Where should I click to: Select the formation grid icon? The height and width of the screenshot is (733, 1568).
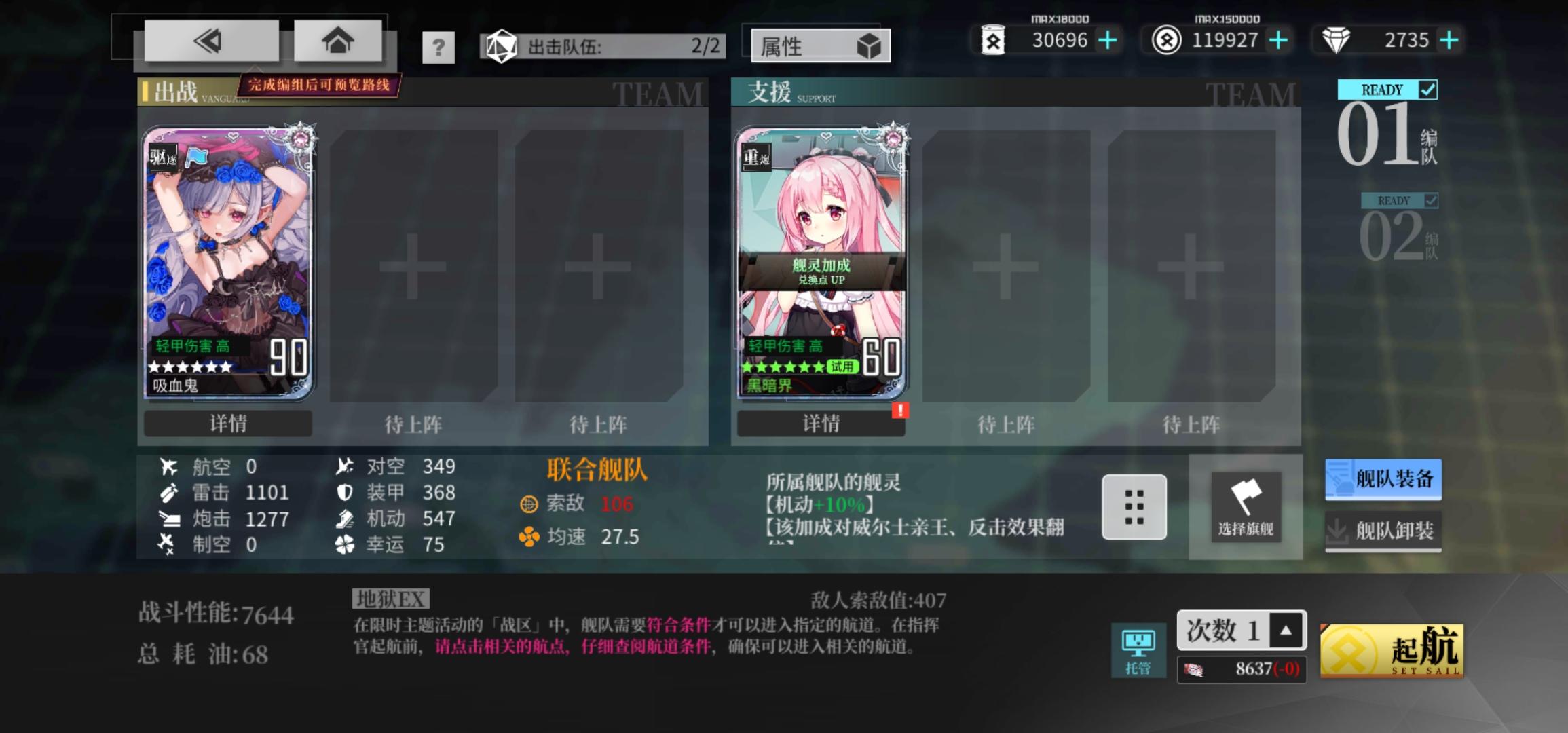1134,508
